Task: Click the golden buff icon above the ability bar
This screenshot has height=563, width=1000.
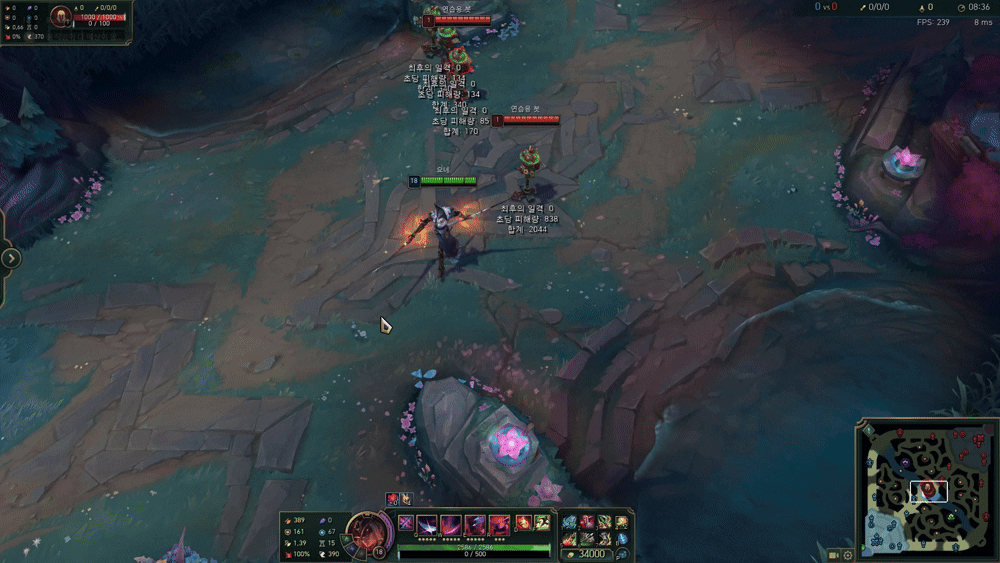Action: coord(406,498)
